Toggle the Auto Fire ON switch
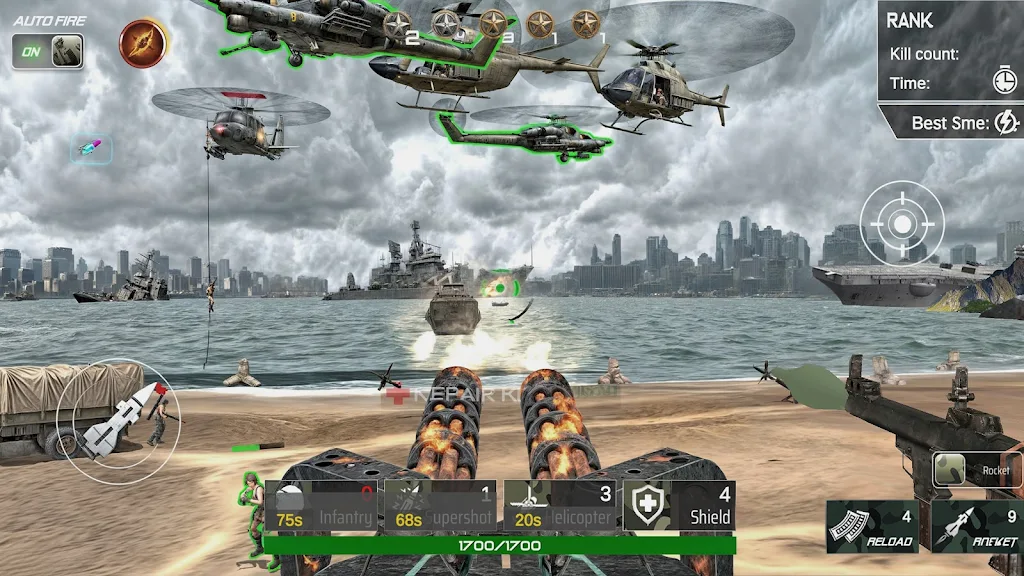The image size is (1024, 576). click(x=48, y=51)
